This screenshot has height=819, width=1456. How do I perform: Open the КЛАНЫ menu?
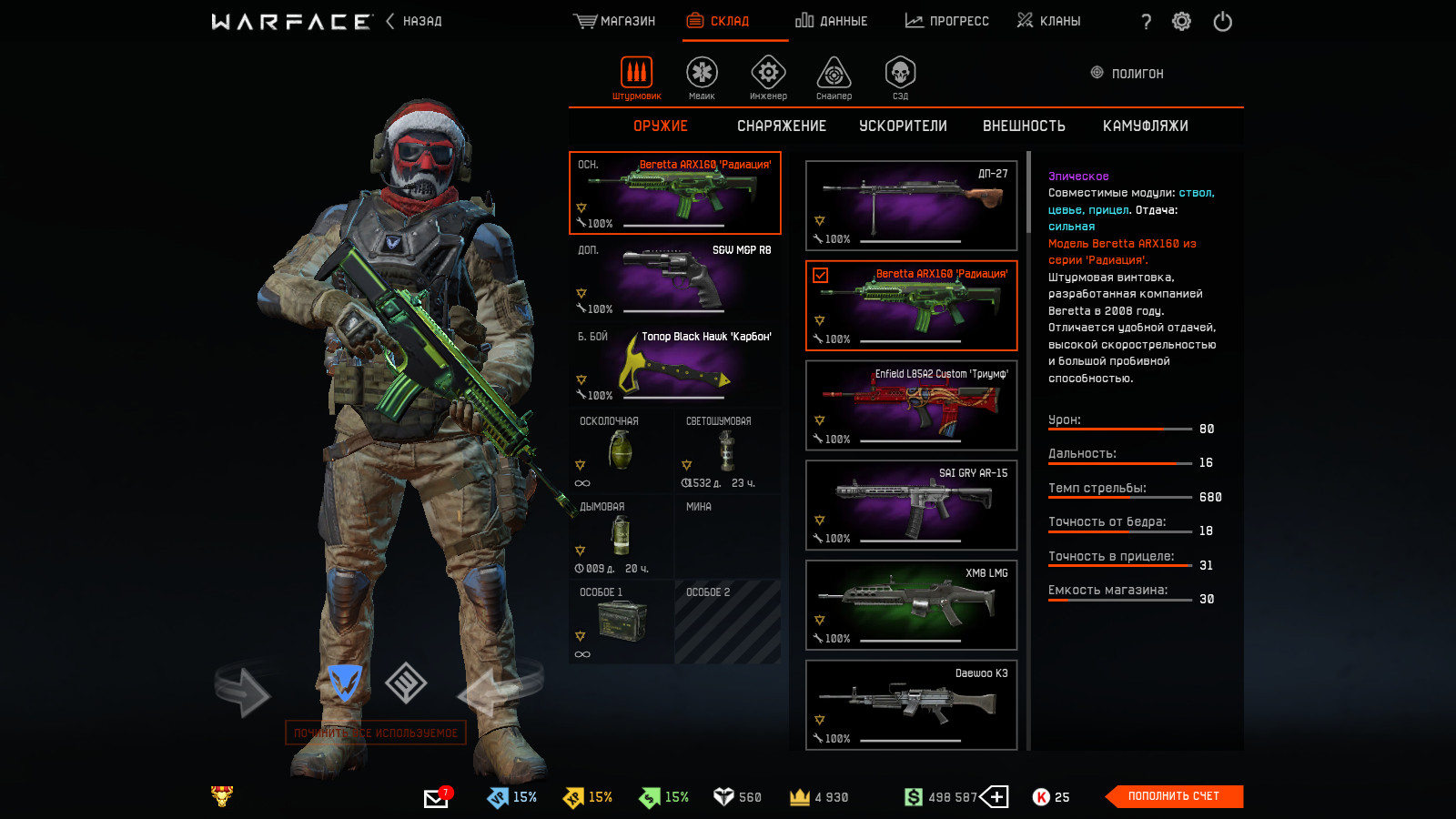(1049, 21)
